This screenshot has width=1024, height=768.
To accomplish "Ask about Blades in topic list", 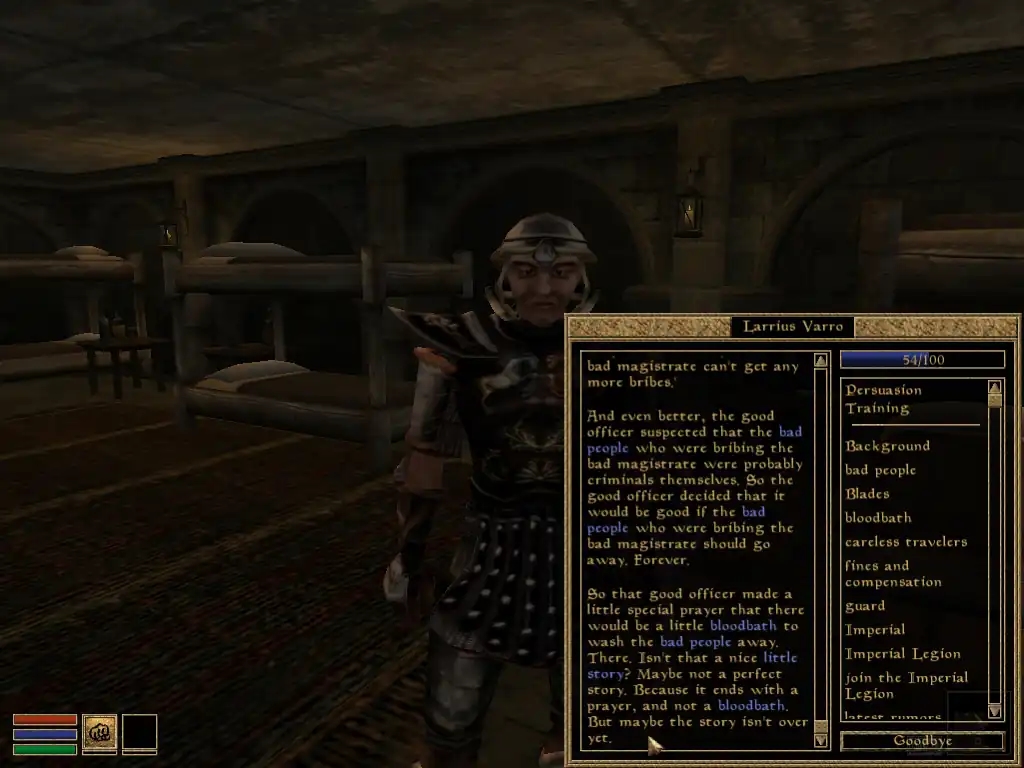I will [867, 494].
